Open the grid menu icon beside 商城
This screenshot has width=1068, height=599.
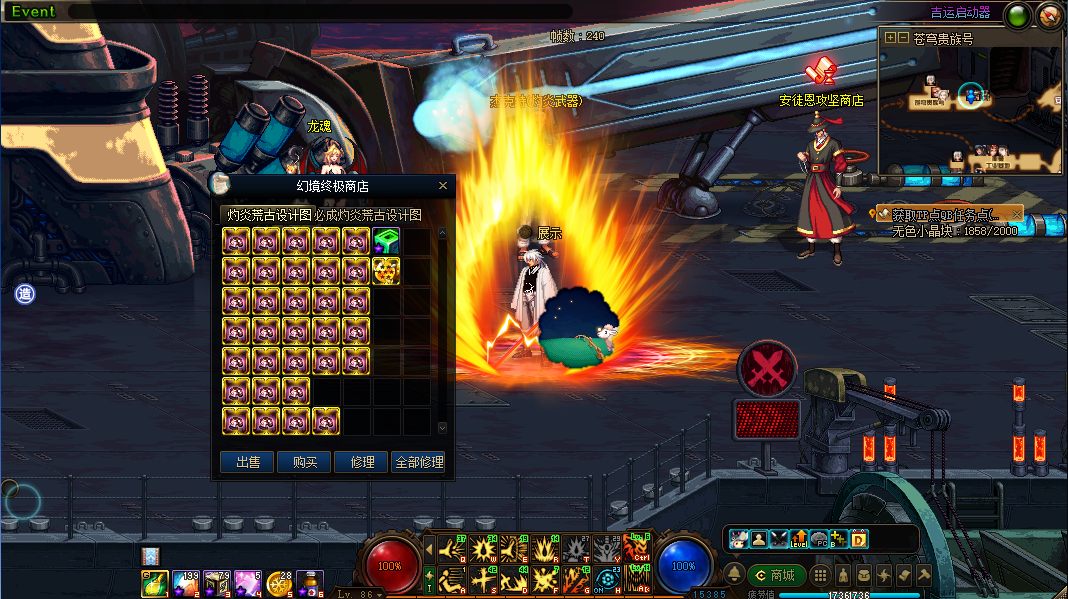click(x=820, y=575)
